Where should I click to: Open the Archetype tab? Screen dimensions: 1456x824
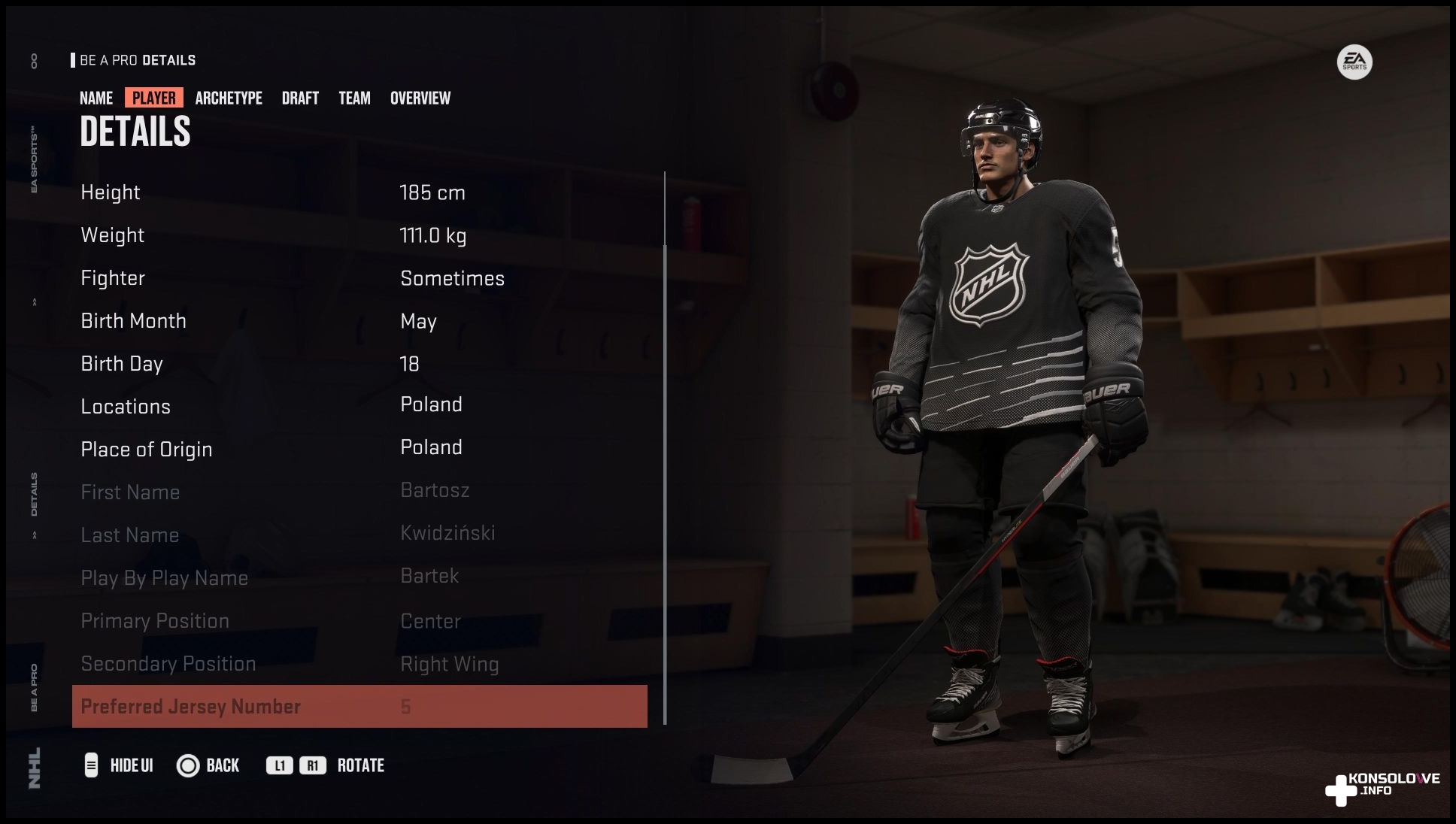(229, 98)
